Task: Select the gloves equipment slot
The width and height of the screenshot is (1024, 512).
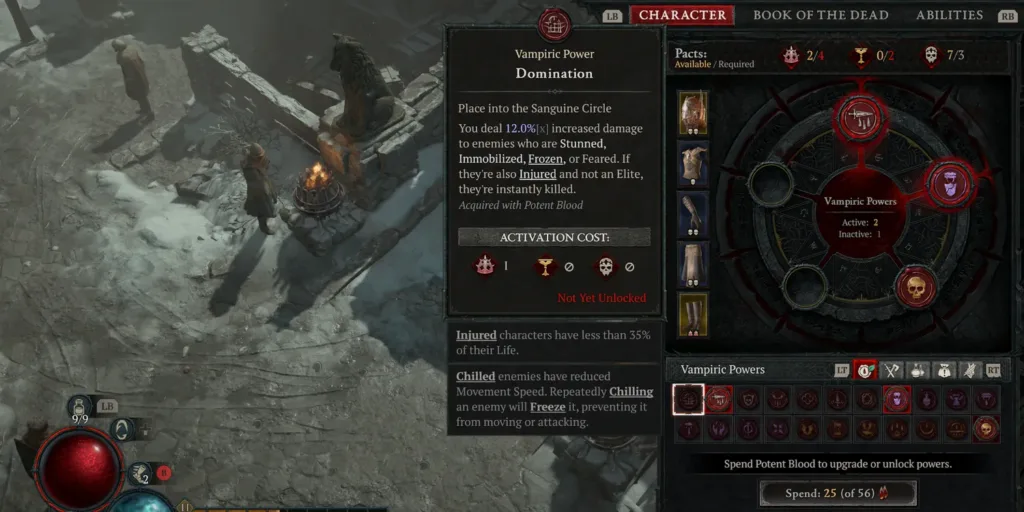Action: 693,214
